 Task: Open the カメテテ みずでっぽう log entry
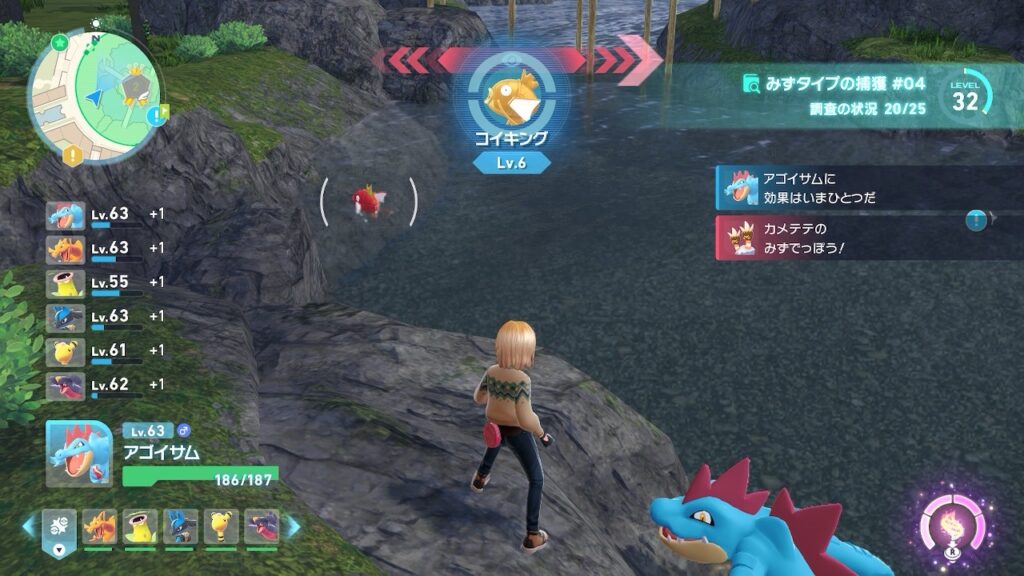click(850, 238)
